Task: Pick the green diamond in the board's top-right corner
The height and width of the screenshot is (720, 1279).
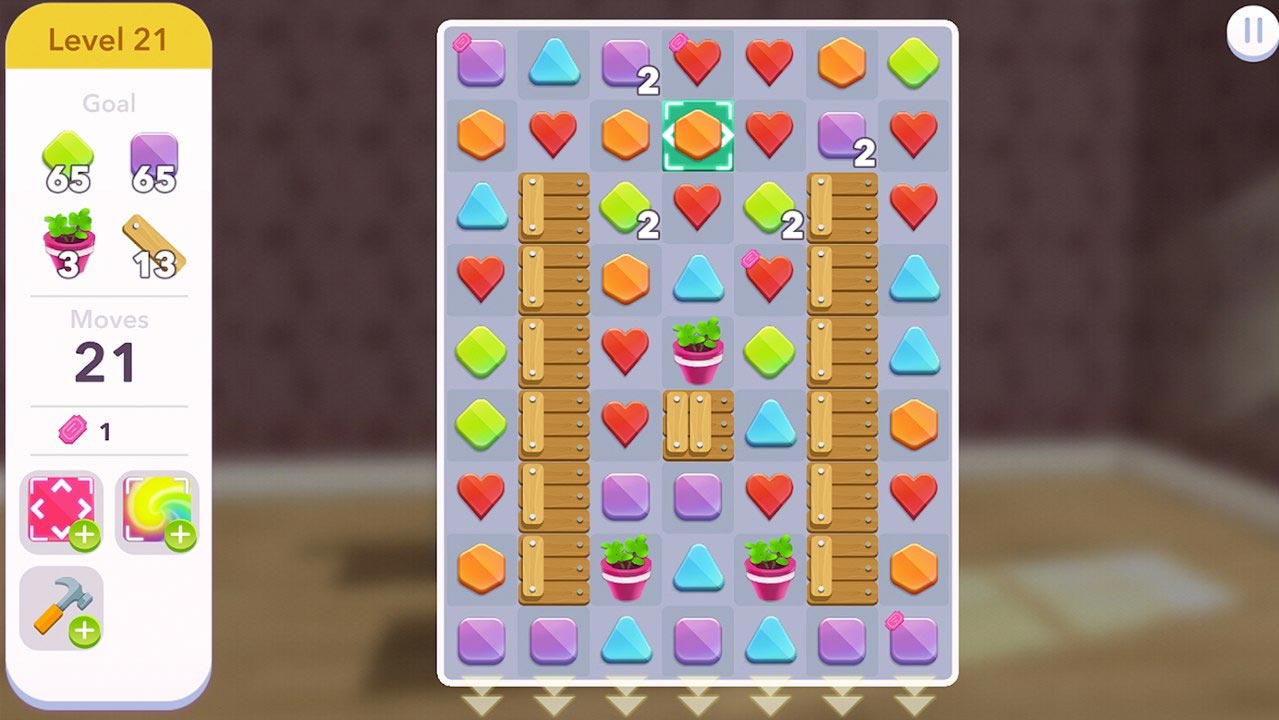Action: [914, 62]
